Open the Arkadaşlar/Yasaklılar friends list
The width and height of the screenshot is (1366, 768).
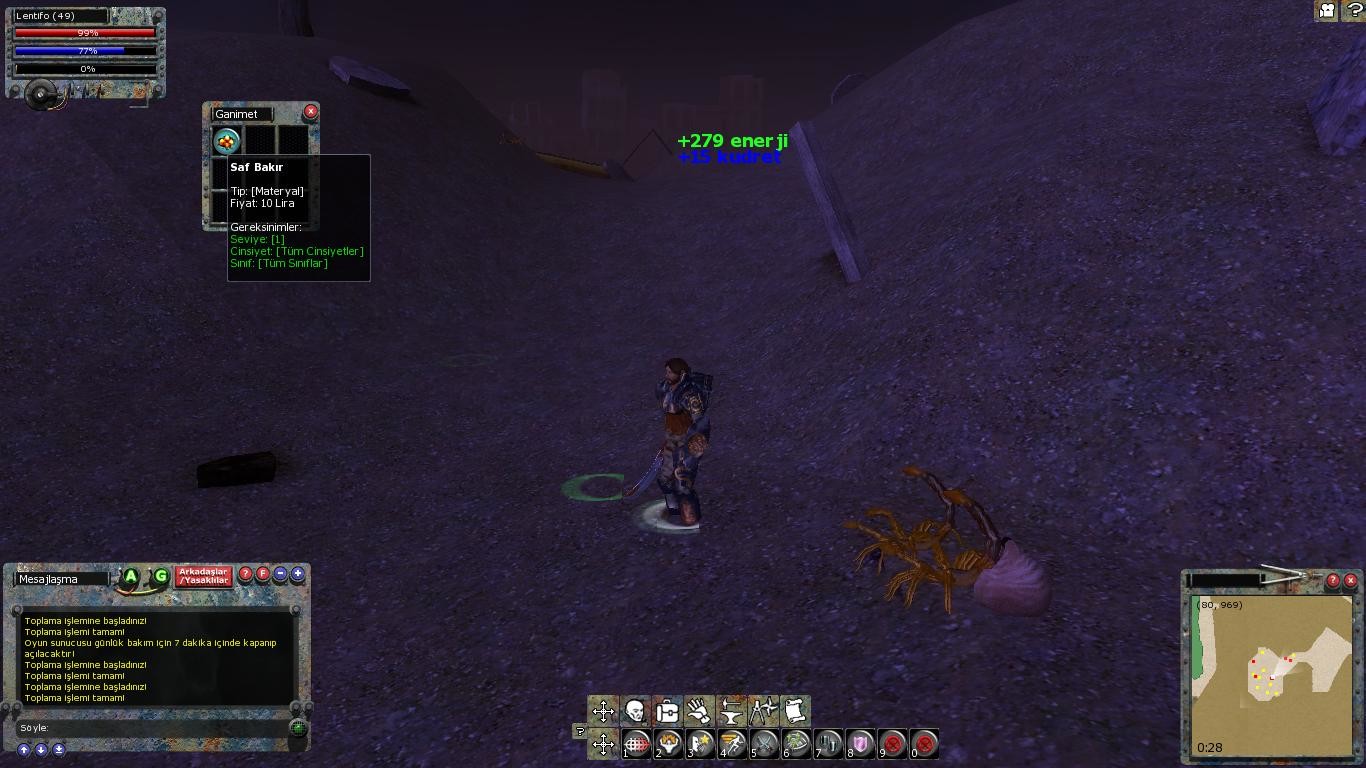204,577
